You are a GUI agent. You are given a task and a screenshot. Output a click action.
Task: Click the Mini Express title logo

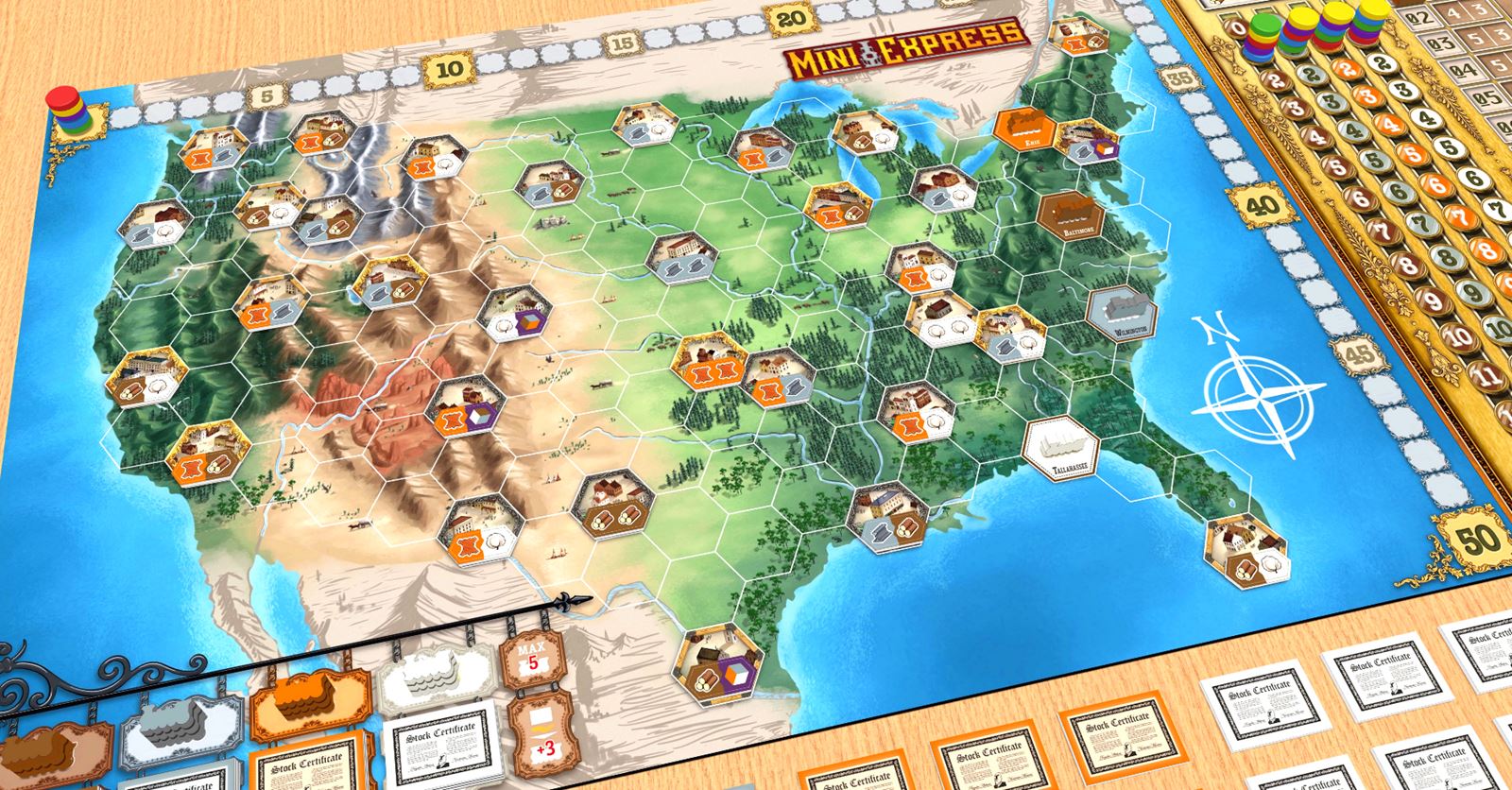903,41
